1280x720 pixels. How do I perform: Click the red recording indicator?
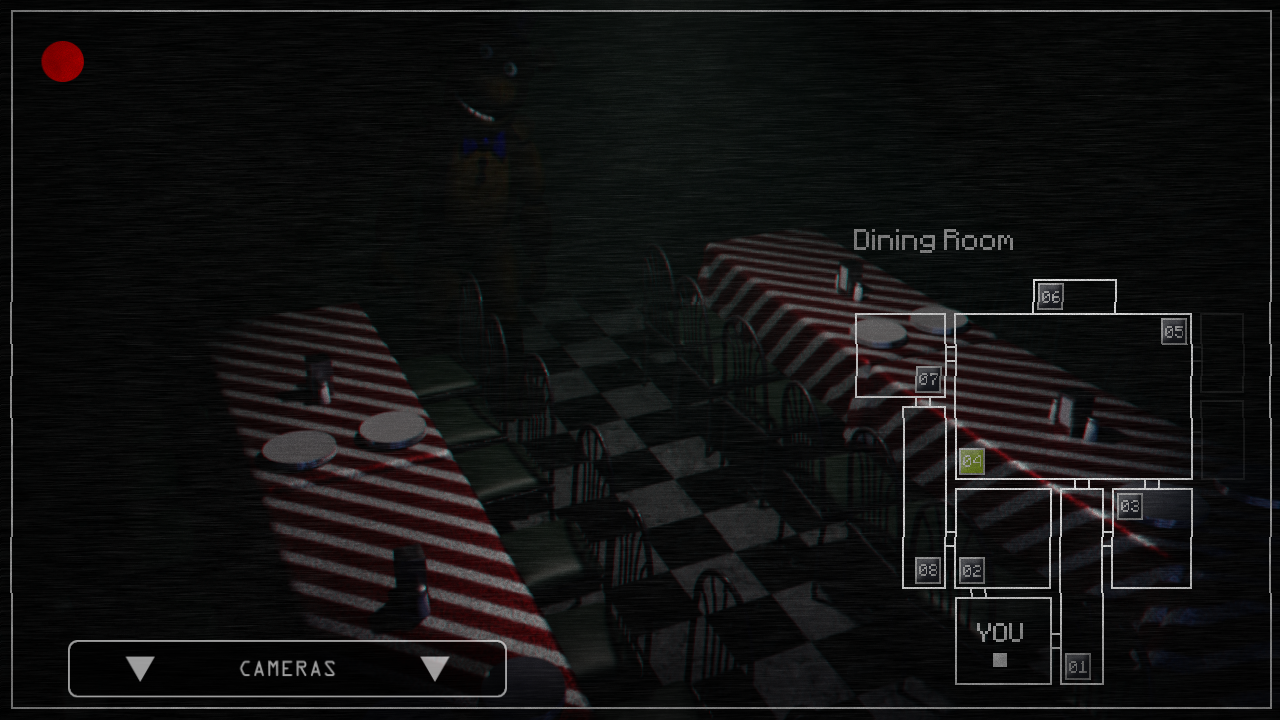(62, 62)
